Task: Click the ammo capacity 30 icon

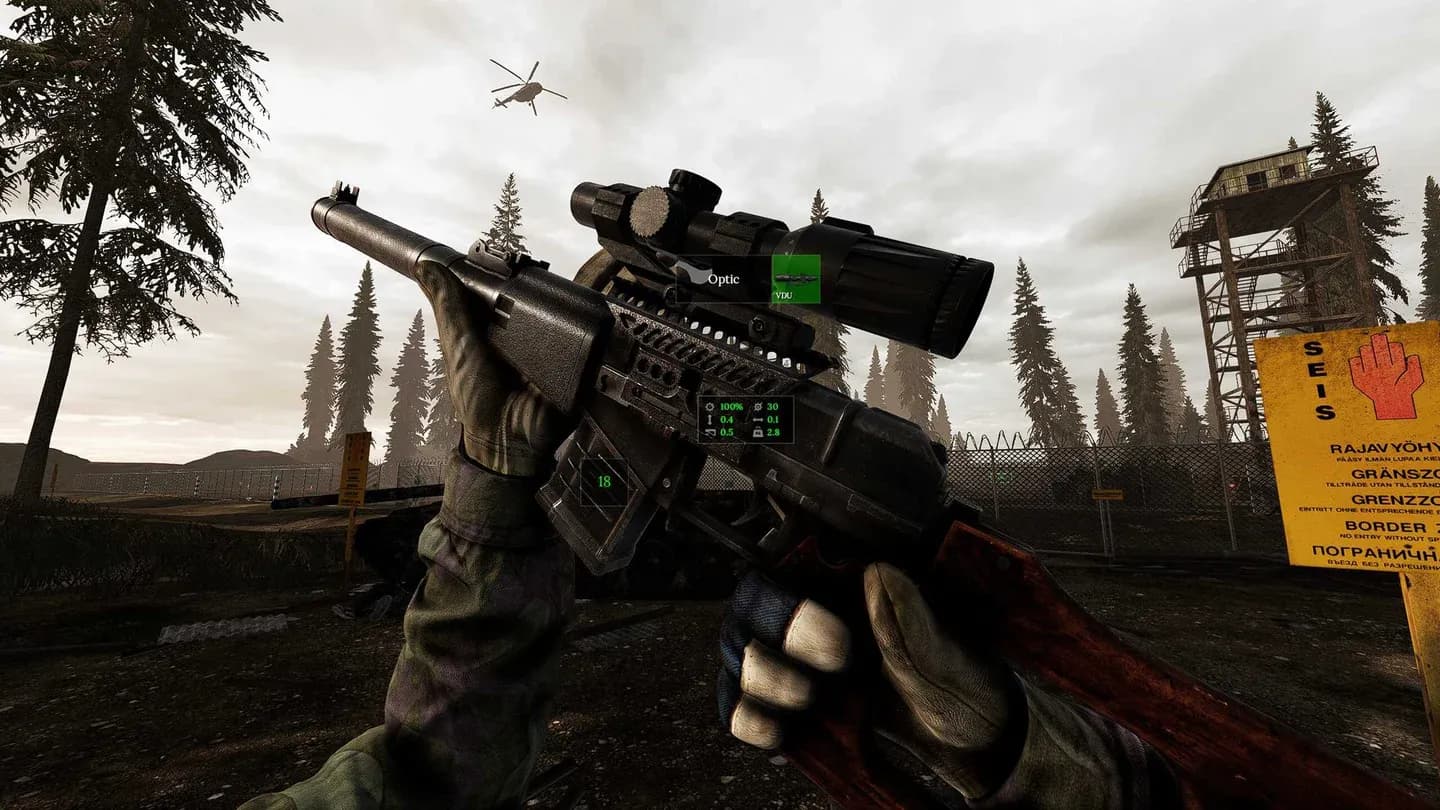Action: (758, 406)
